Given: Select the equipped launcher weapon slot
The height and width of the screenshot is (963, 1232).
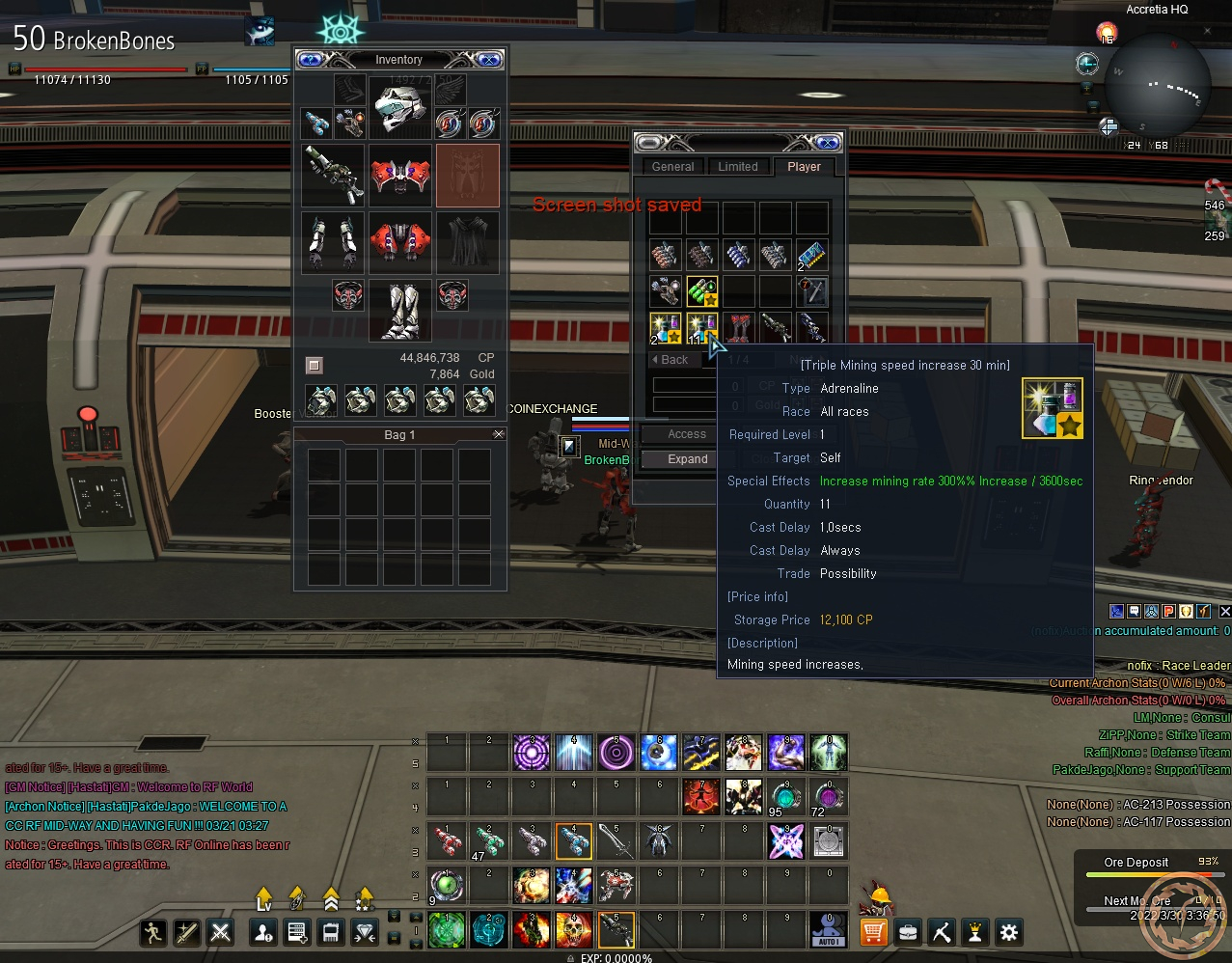Looking at the screenshot, I should pos(333,176).
